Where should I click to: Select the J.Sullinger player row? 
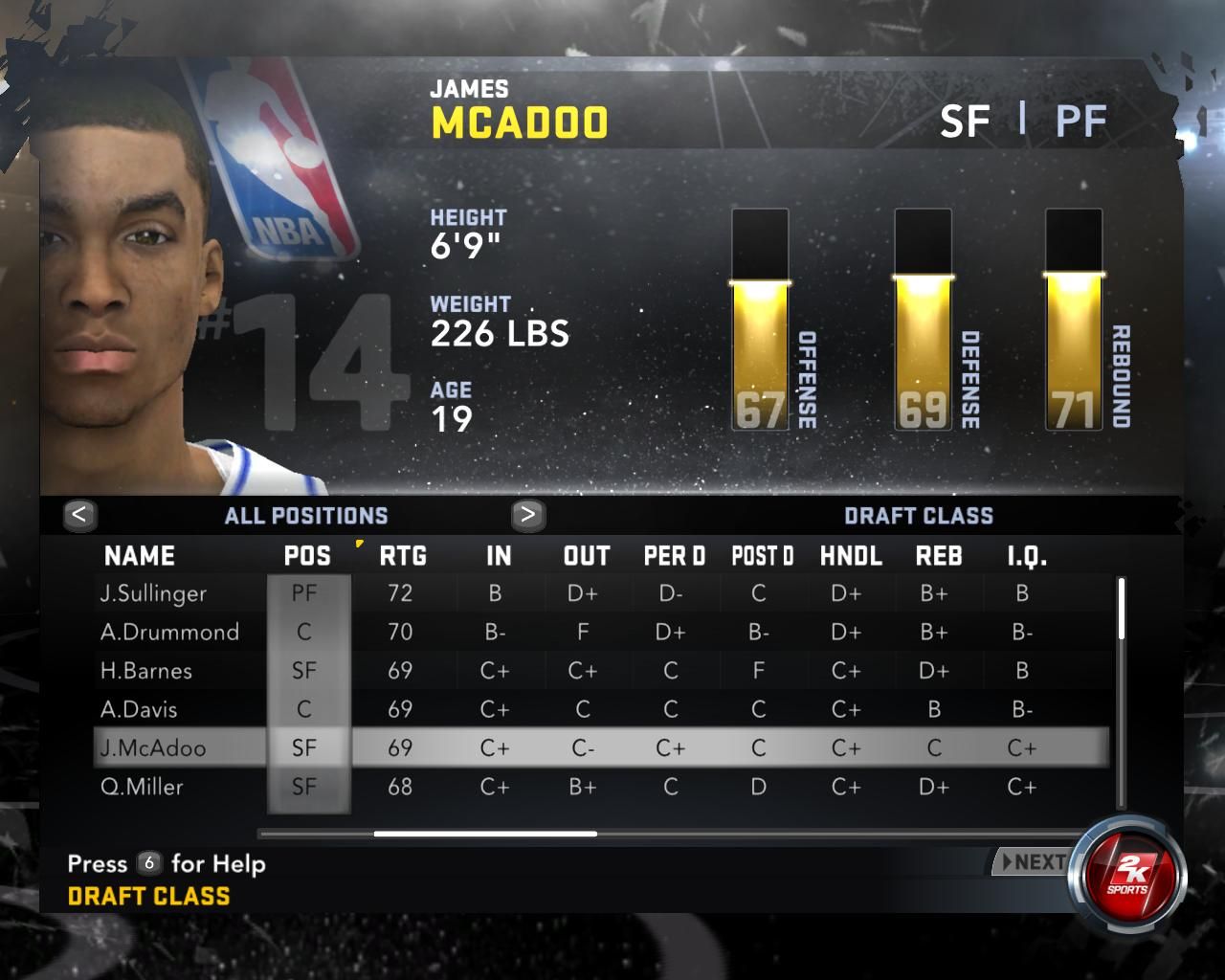point(153,593)
